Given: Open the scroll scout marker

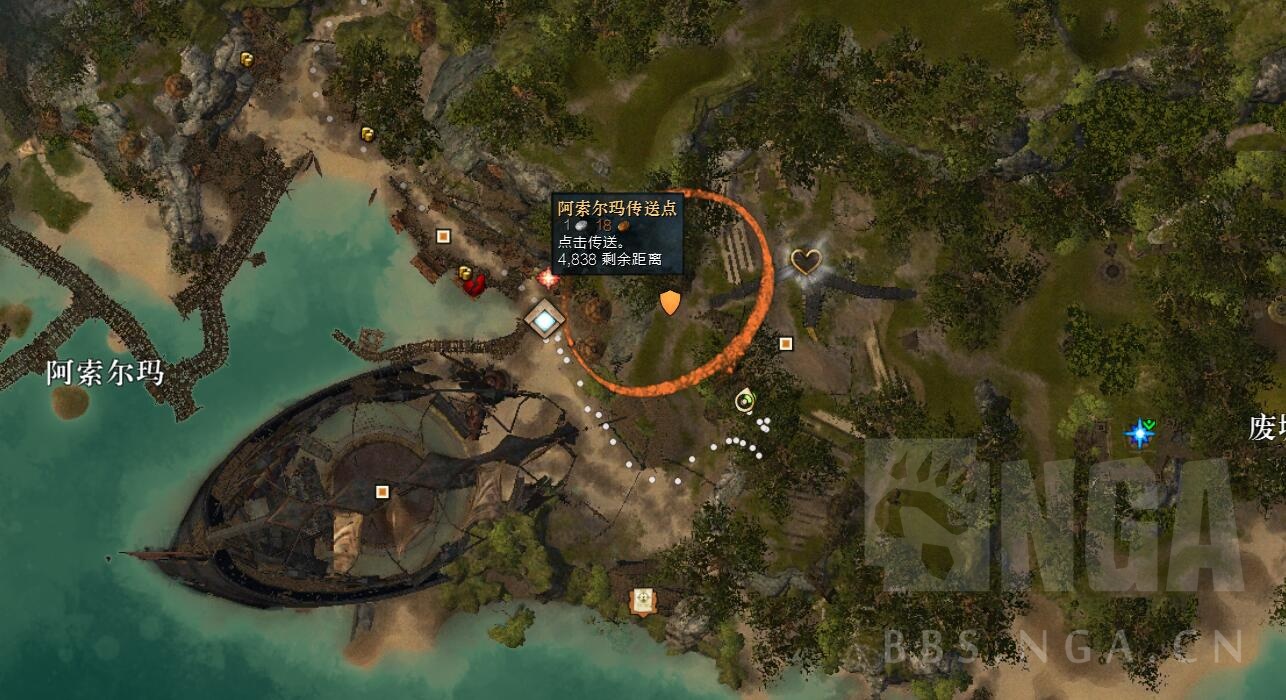Looking at the screenshot, I should click(642, 600).
